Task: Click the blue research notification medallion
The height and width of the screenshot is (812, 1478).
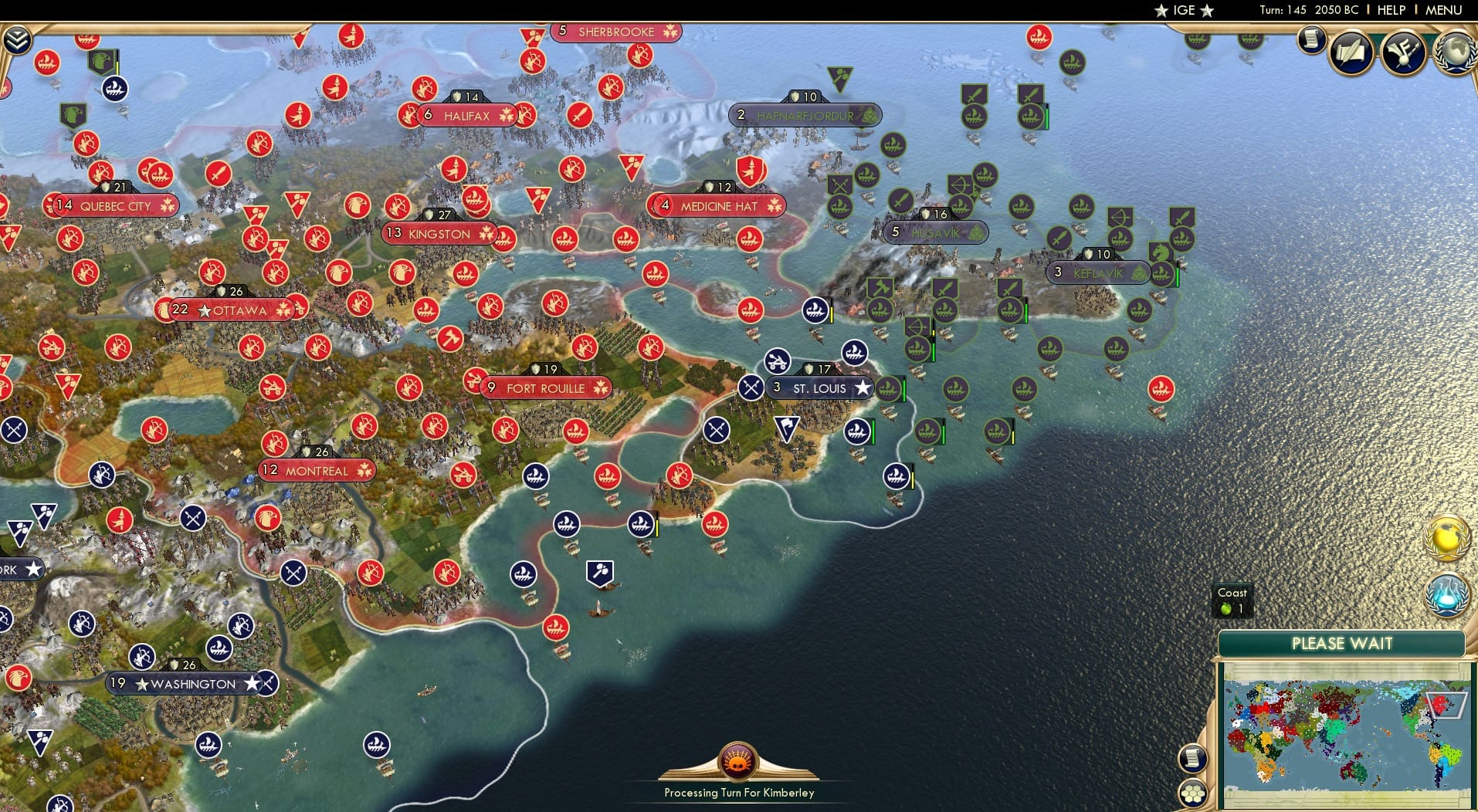Action: tap(1449, 596)
